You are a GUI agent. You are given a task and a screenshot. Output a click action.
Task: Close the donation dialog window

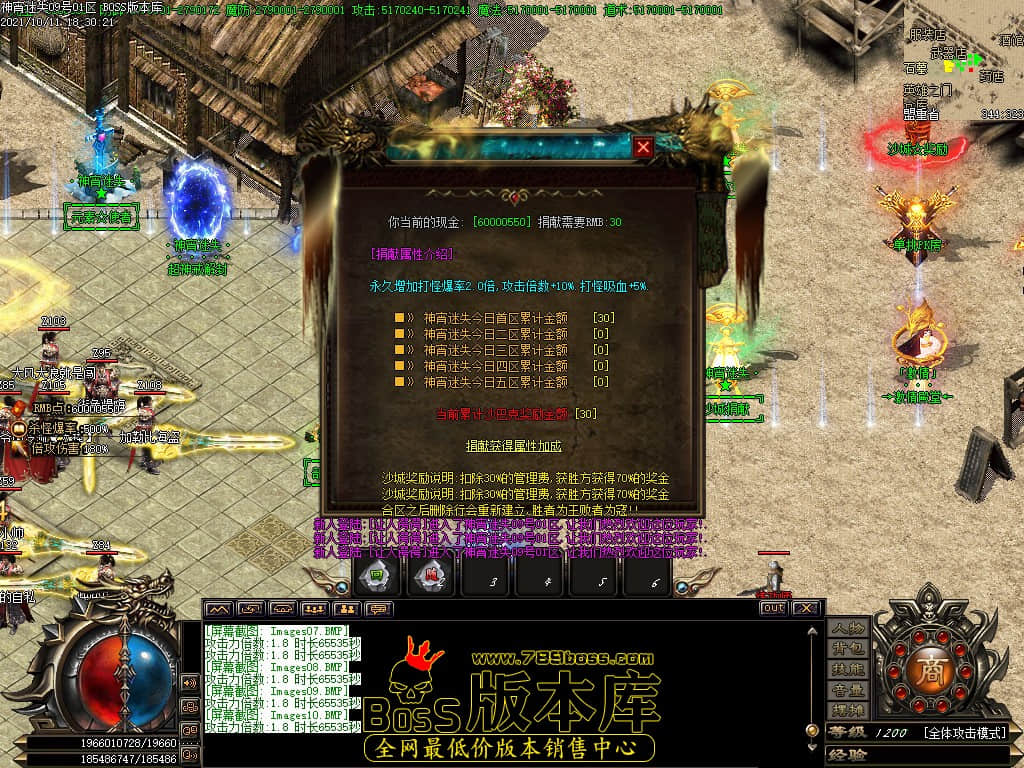click(x=643, y=148)
